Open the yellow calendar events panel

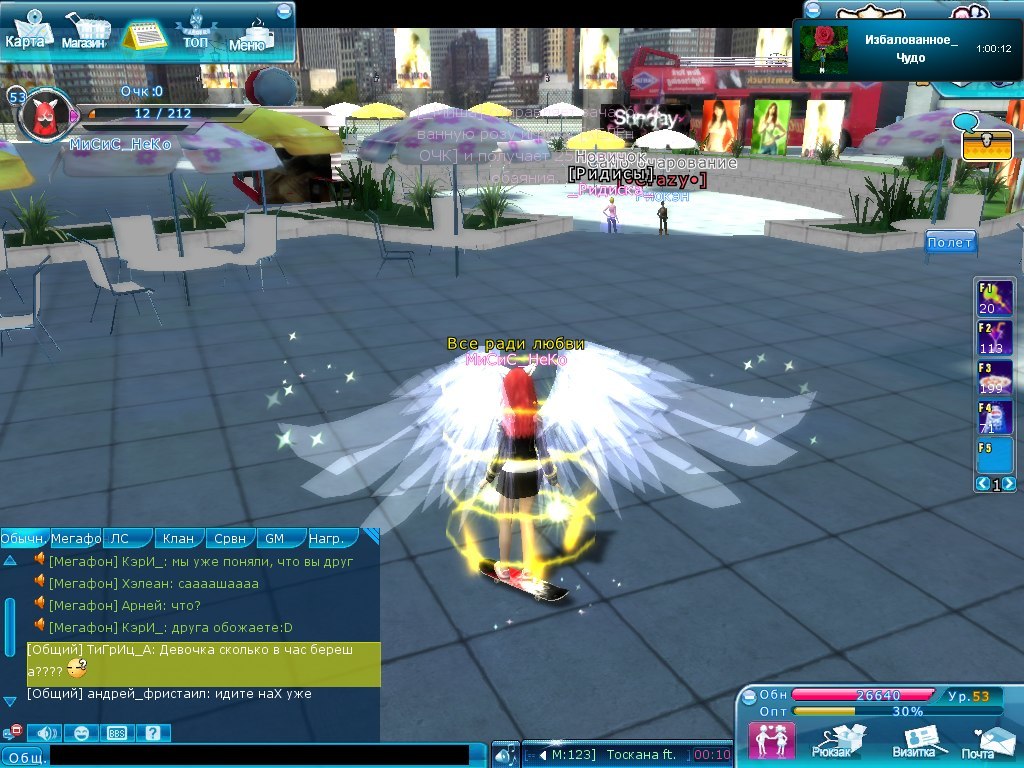pos(145,35)
